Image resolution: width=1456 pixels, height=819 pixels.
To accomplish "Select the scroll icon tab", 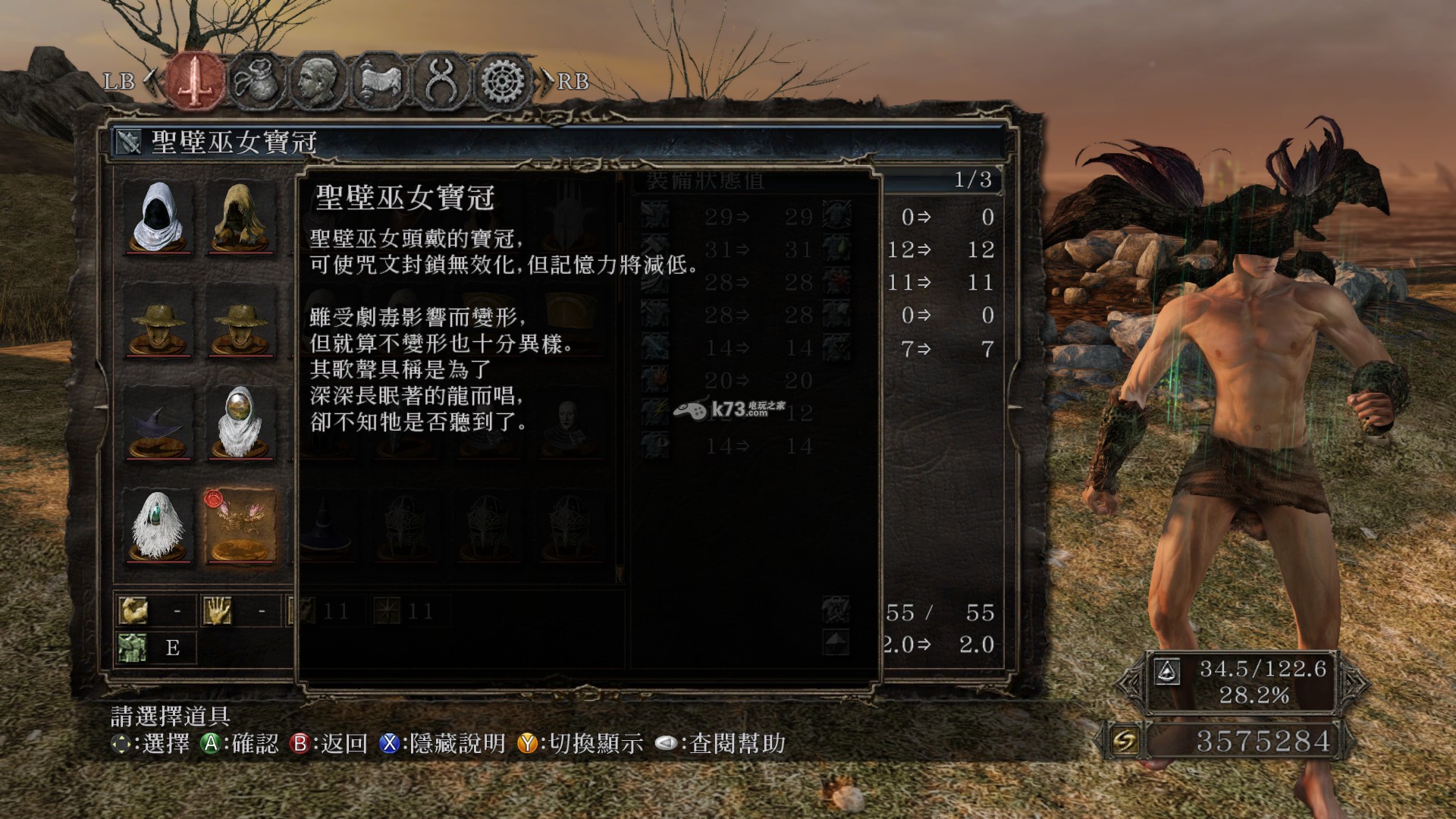I will (379, 80).
